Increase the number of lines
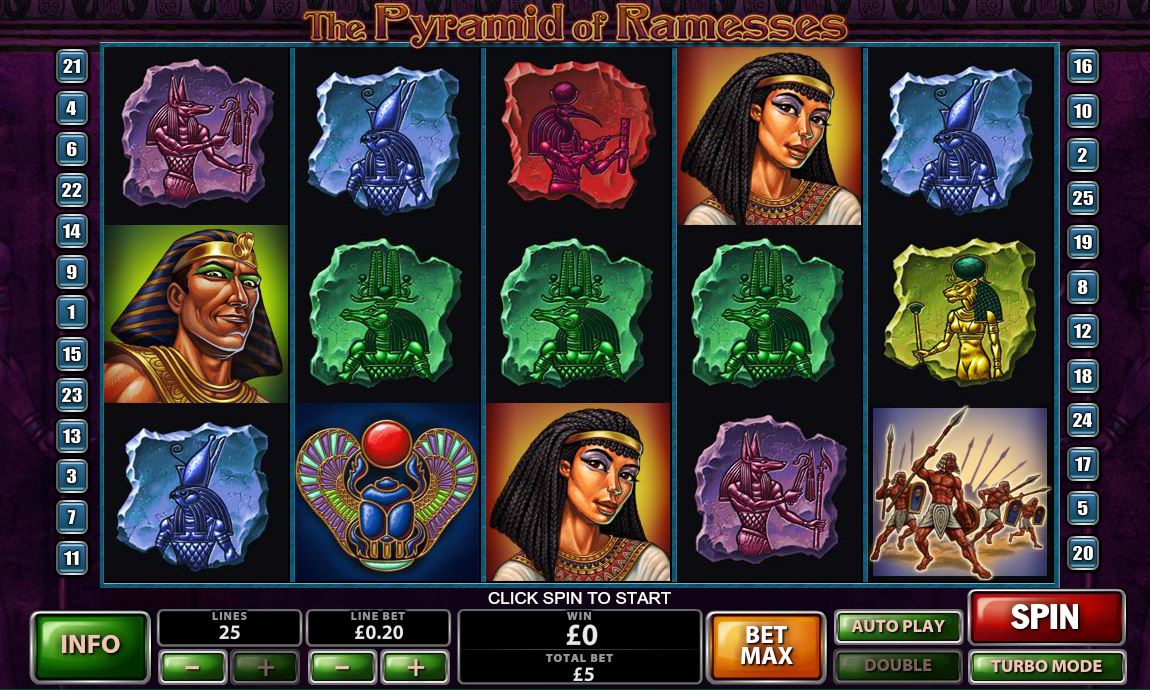 click(265, 667)
